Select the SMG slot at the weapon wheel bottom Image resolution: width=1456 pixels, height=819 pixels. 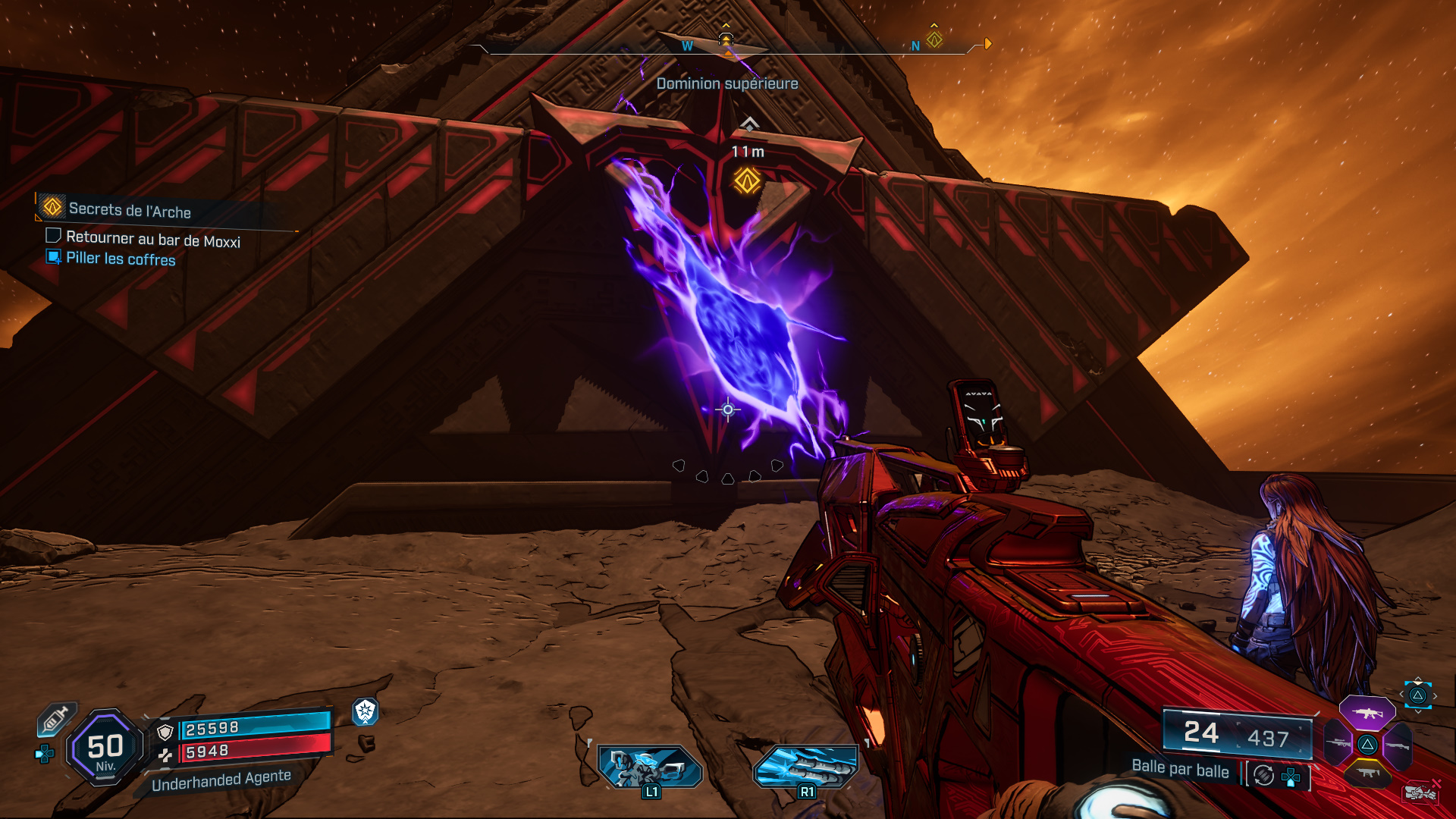pyautogui.click(x=1367, y=773)
